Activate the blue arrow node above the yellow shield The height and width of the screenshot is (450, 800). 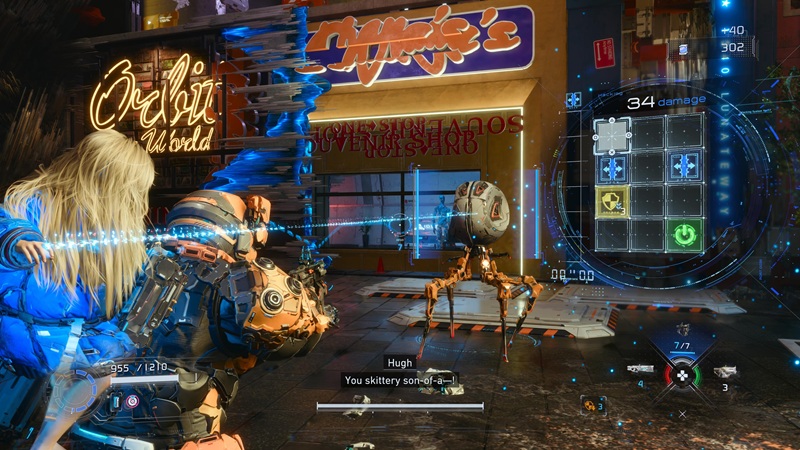[x=612, y=168]
